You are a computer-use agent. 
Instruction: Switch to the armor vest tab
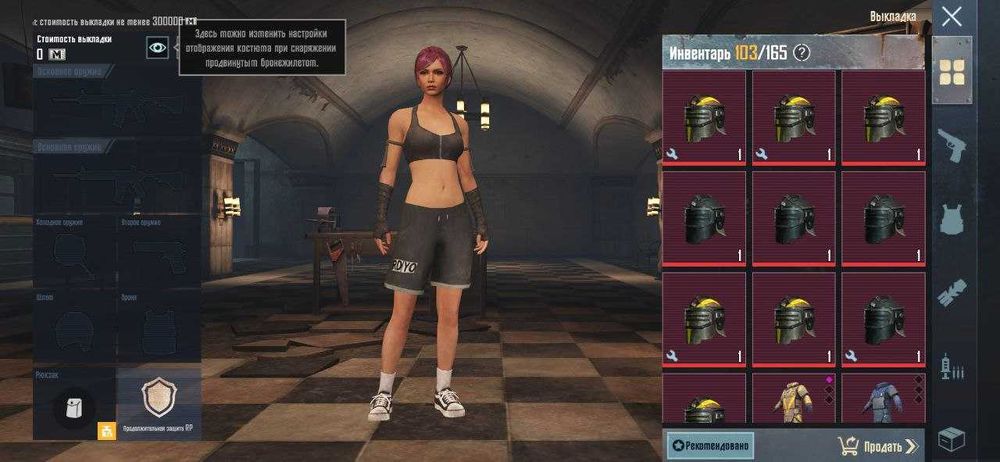tap(952, 219)
